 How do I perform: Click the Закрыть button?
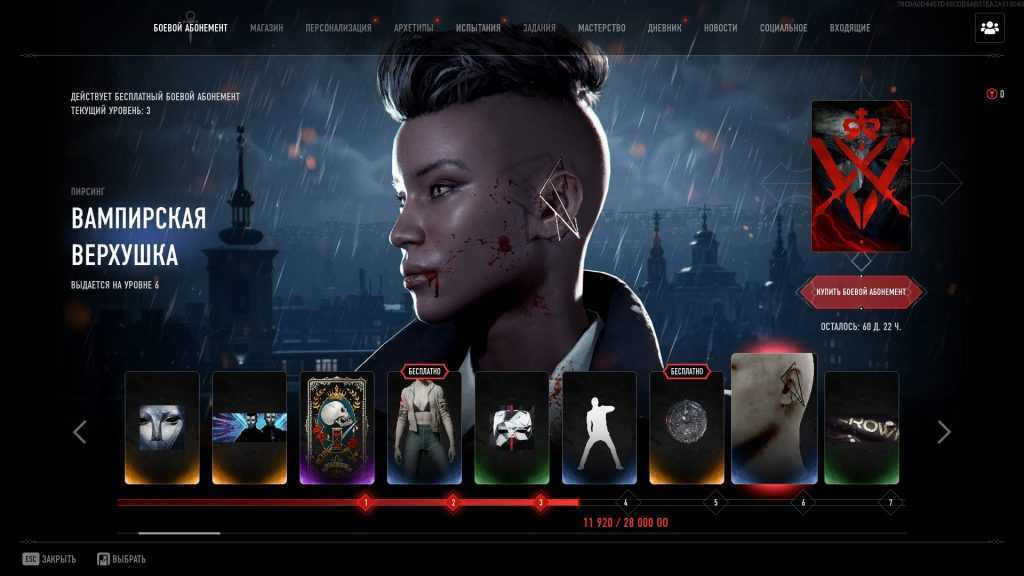(x=50, y=559)
